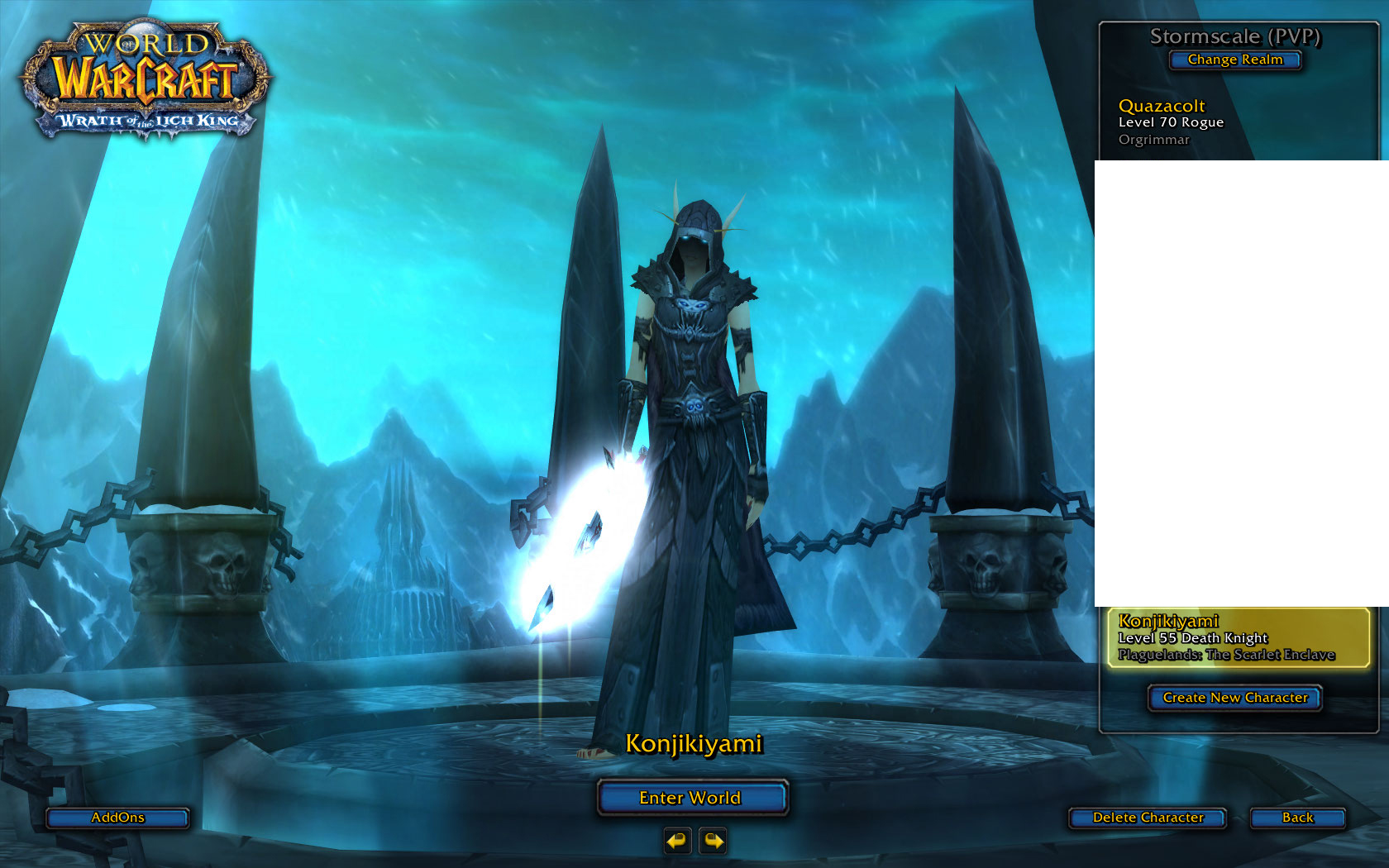The height and width of the screenshot is (868, 1389).
Task: Delete the selected character
Action: (1148, 818)
